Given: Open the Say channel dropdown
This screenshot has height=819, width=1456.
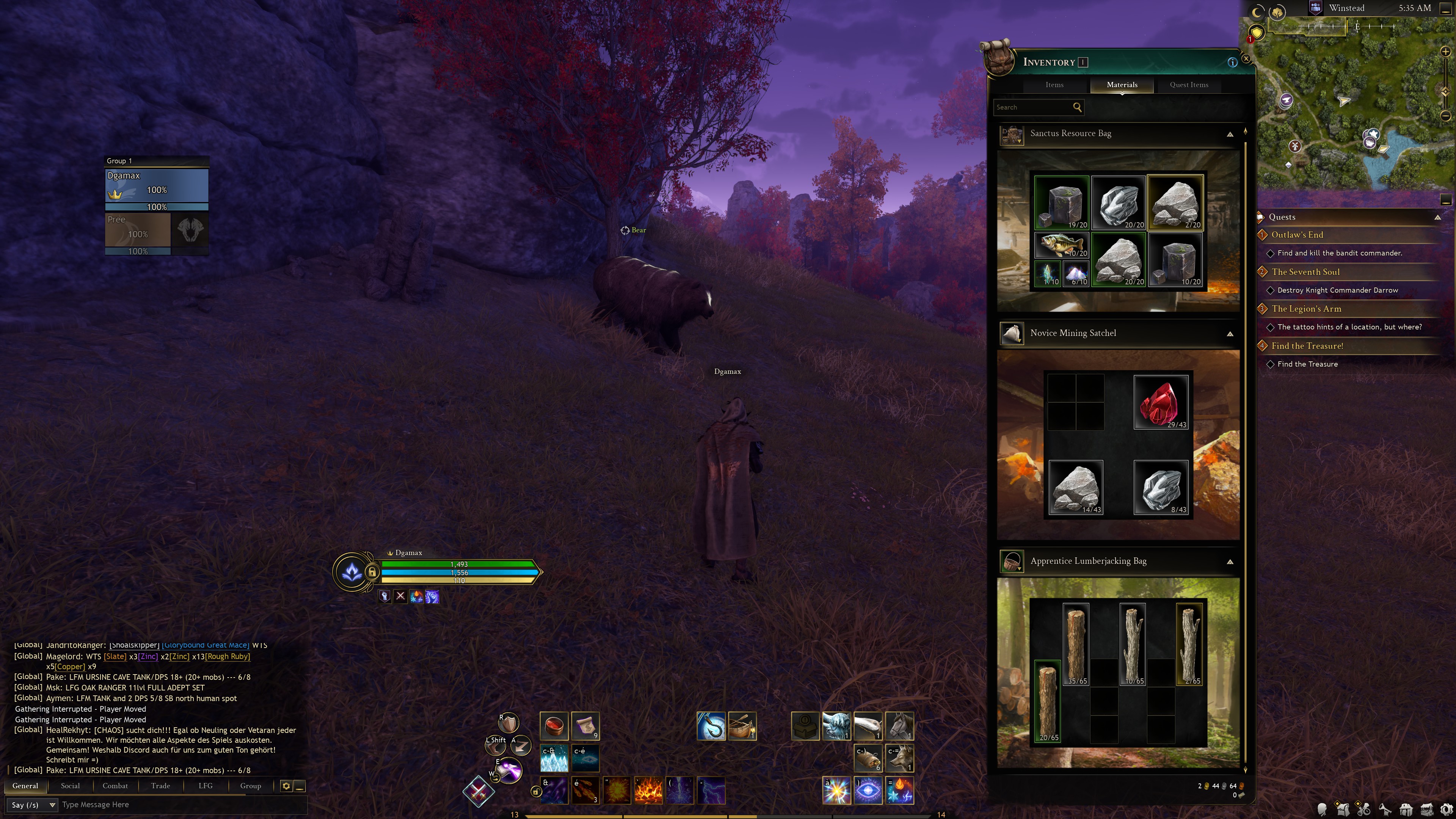Looking at the screenshot, I should click(x=33, y=805).
